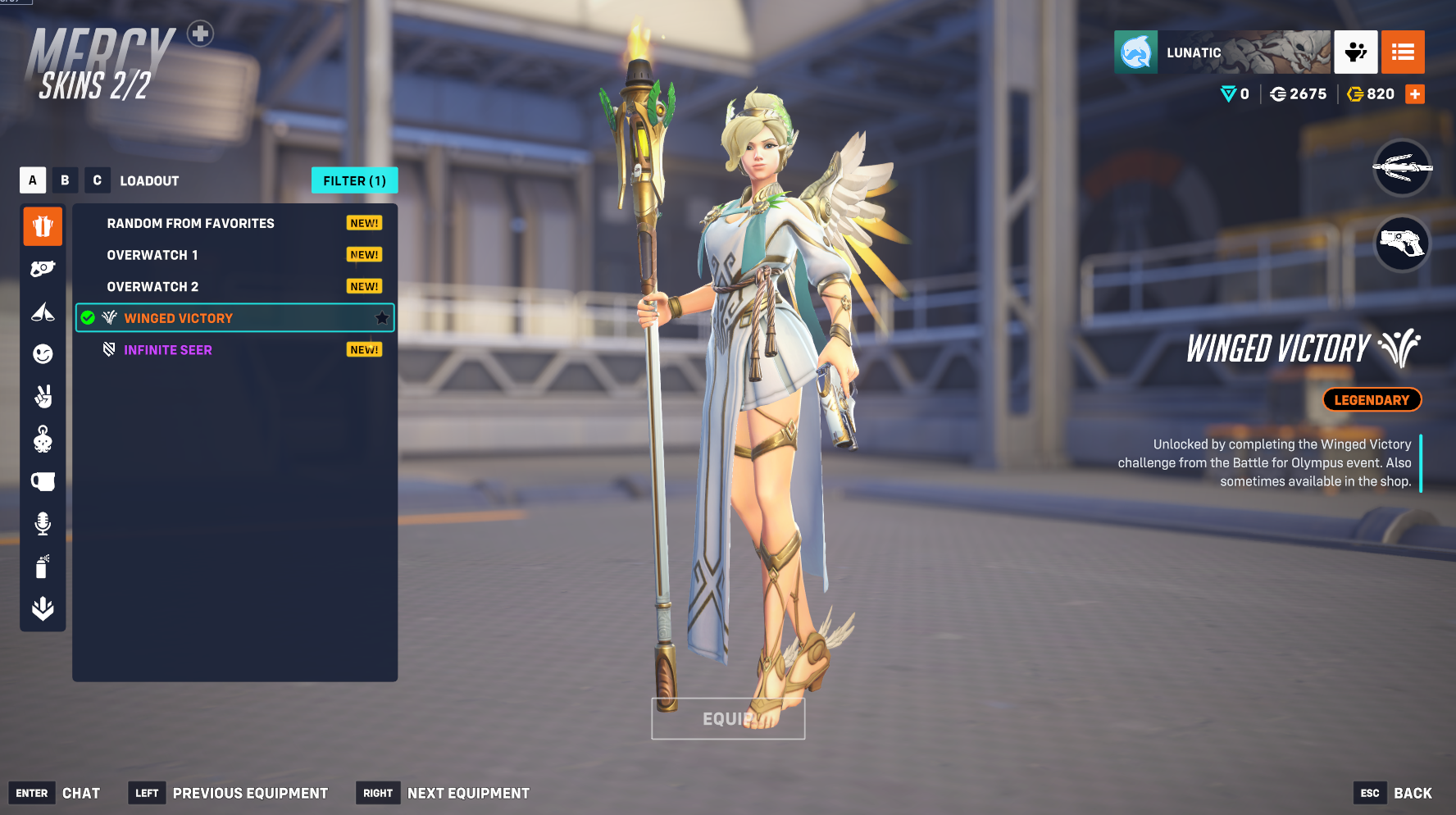Open the emotes smiley face category
The width and height of the screenshot is (1456, 815).
pos(43,353)
